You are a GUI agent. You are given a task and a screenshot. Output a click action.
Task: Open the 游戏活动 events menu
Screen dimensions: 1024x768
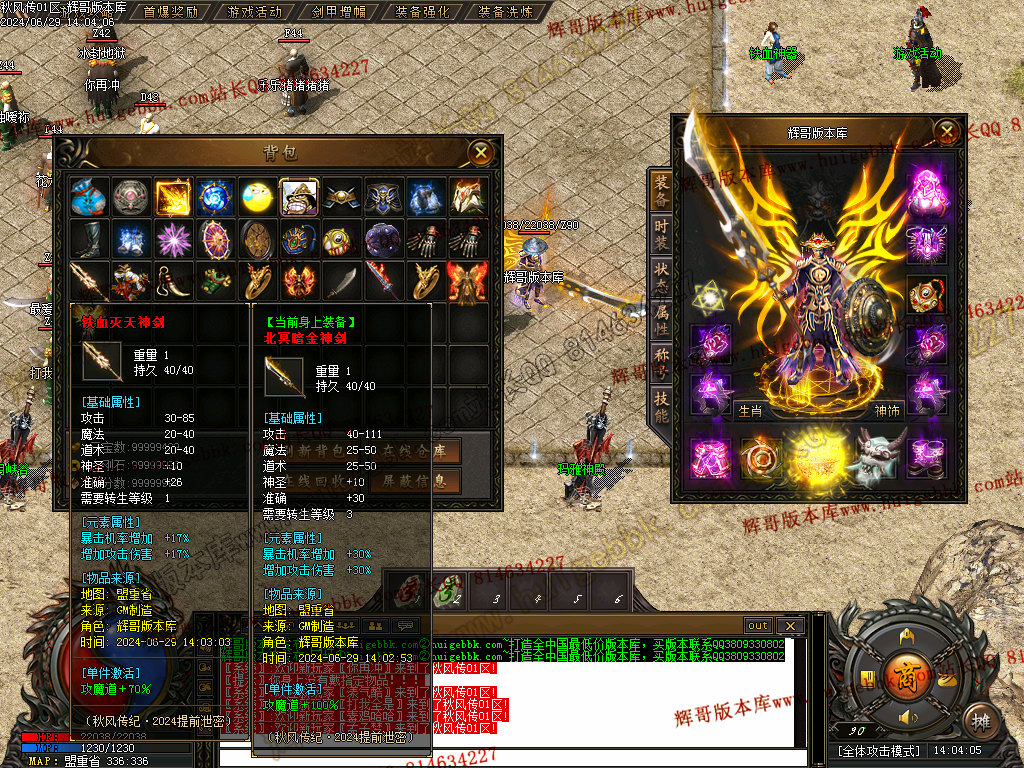255,12
